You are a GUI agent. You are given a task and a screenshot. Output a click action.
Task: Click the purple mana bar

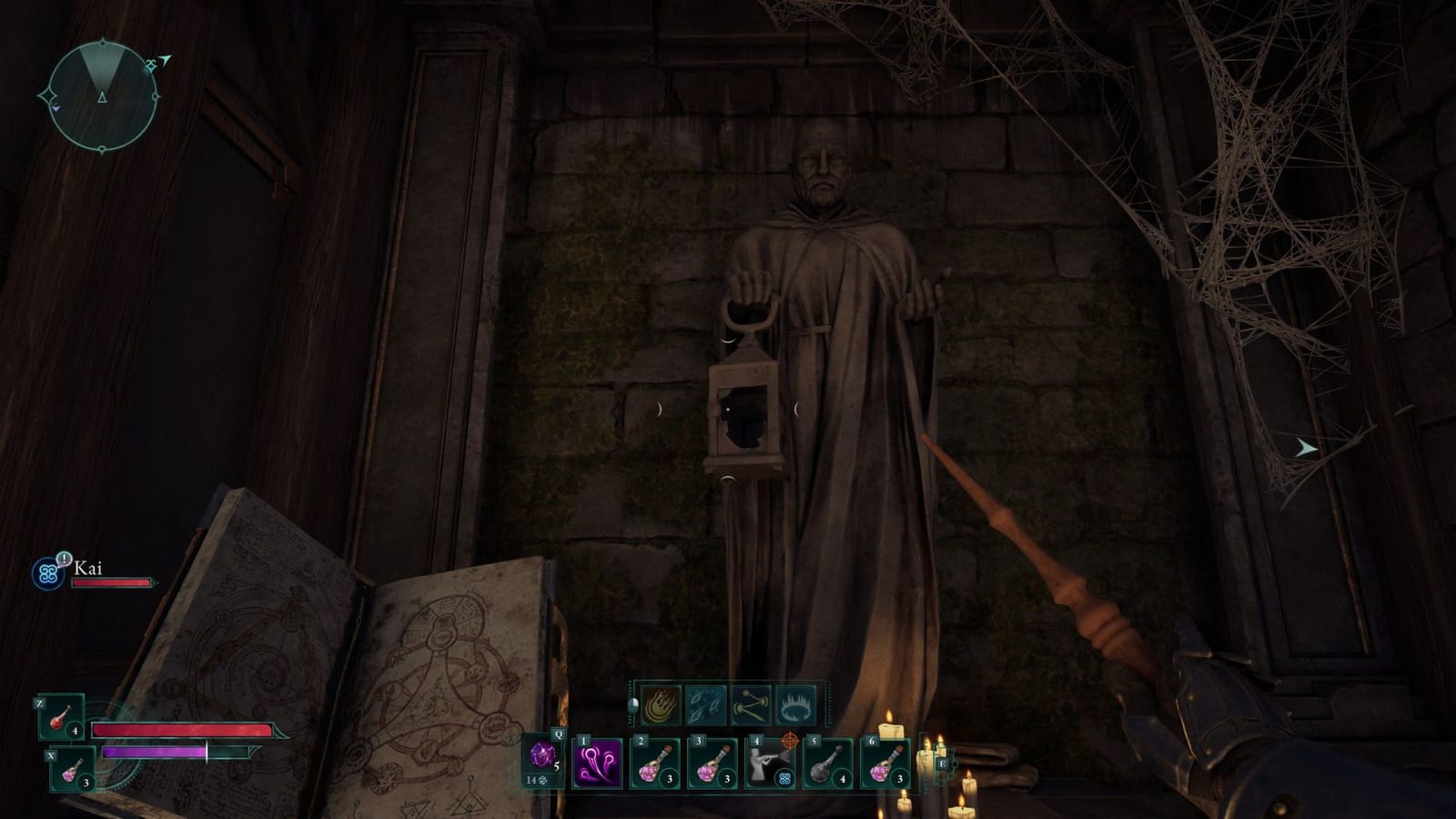157,752
